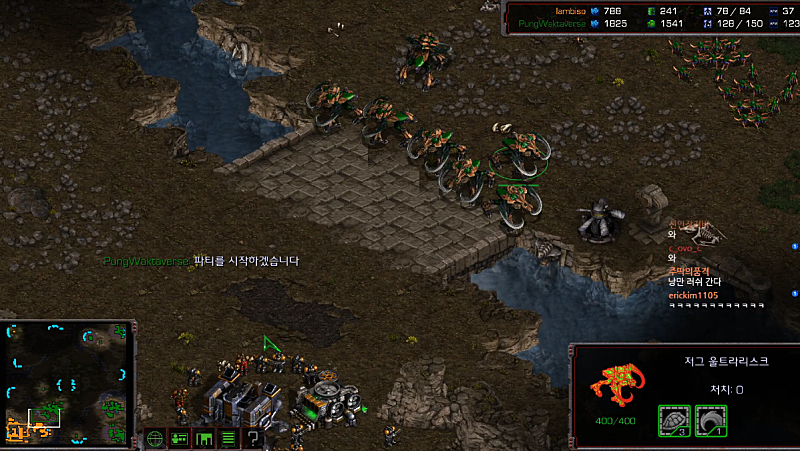Click the globe icon button beside the minimap
The height and width of the screenshot is (451, 800).
point(155,438)
